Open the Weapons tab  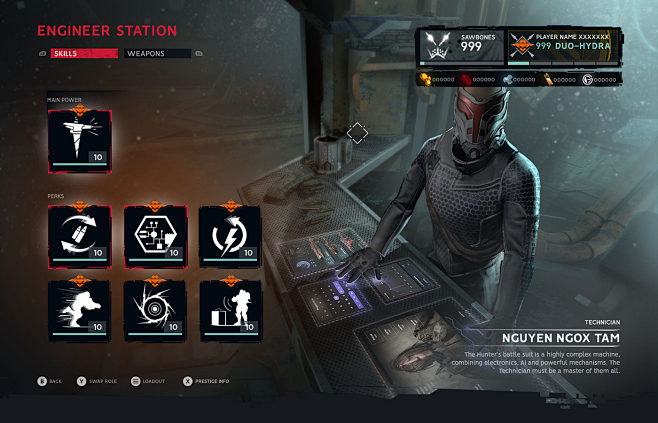(157, 53)
